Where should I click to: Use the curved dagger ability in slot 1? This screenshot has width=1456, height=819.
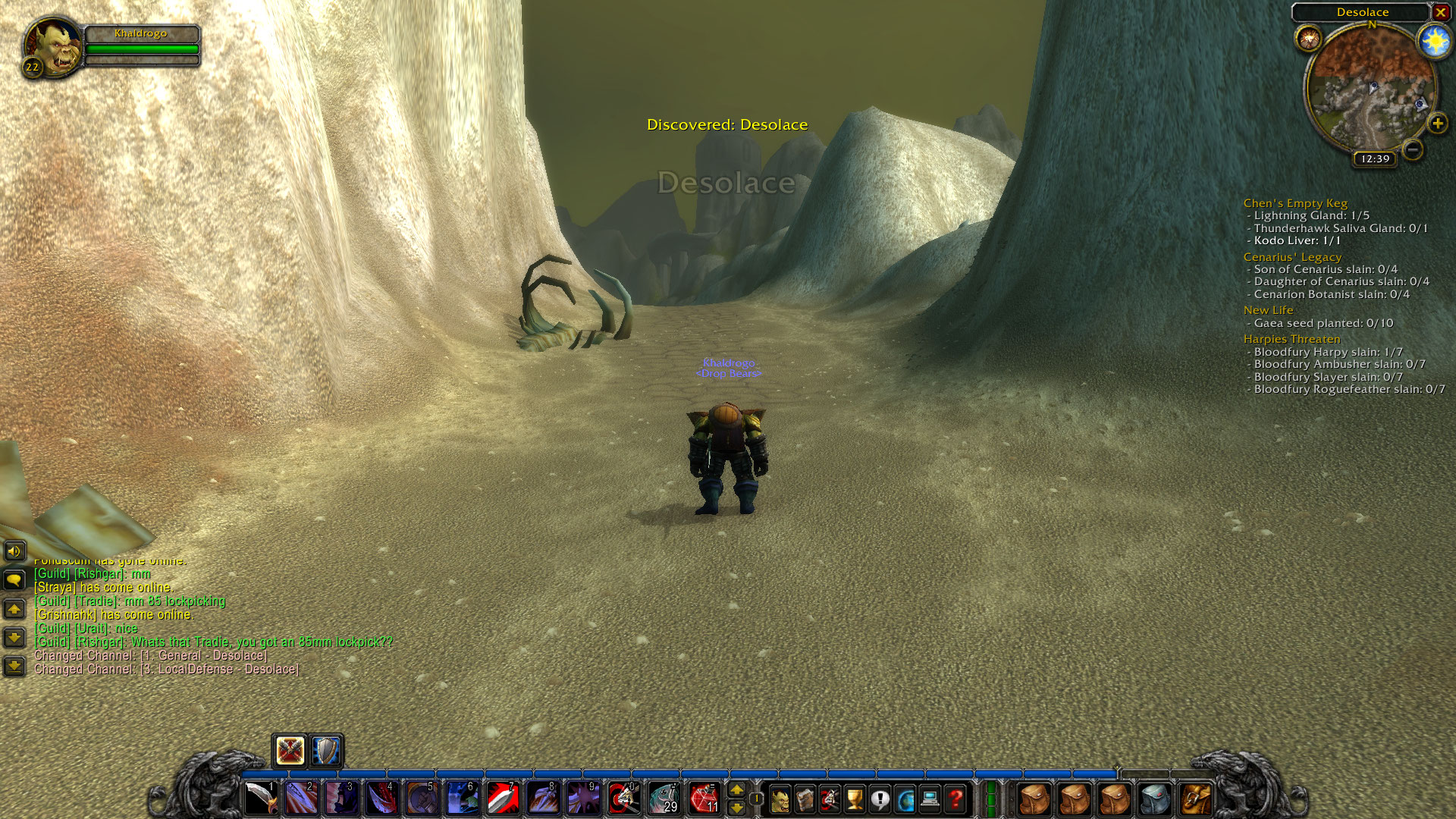click(261, 799)
